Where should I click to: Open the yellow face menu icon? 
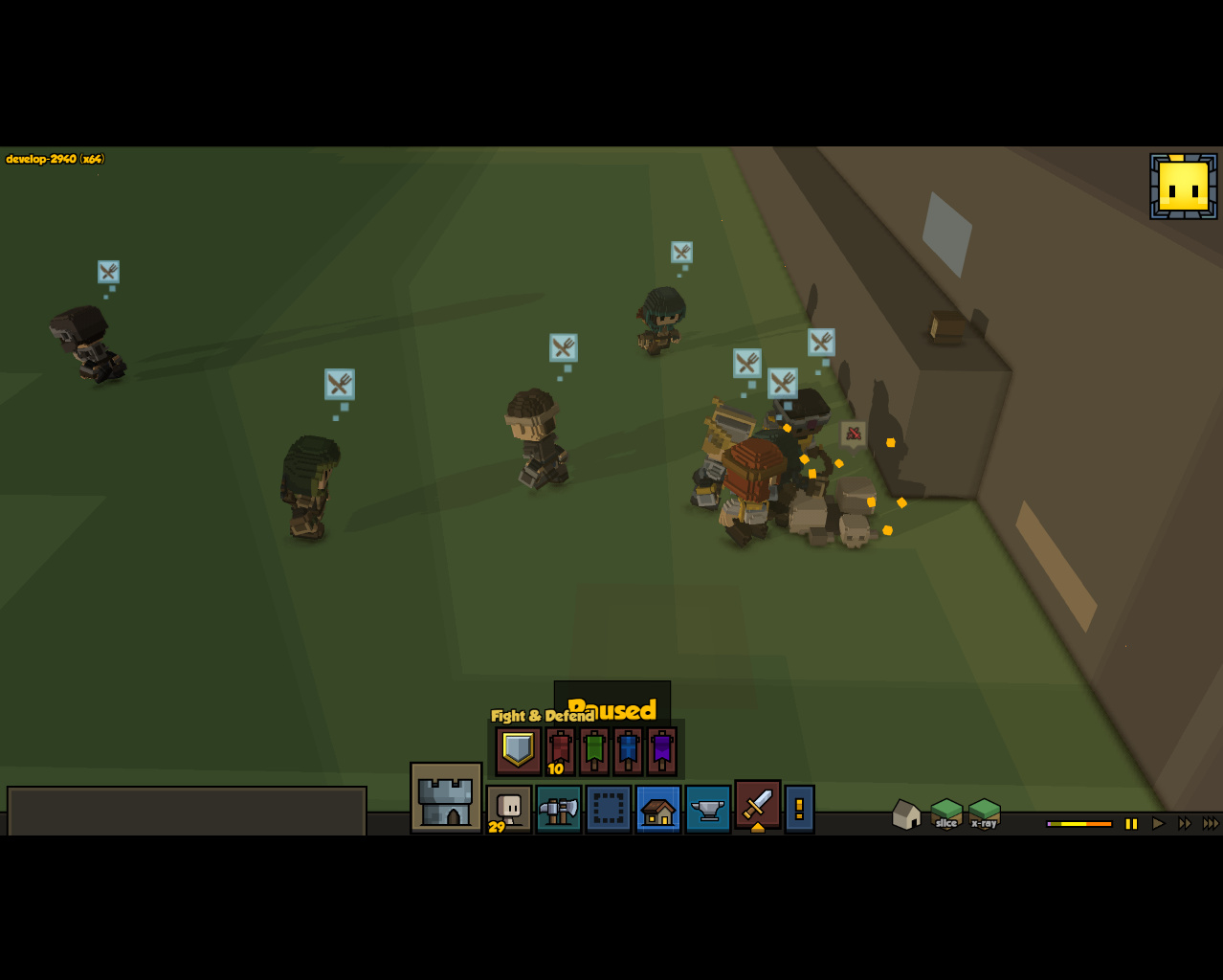[x=1184, y=187]
